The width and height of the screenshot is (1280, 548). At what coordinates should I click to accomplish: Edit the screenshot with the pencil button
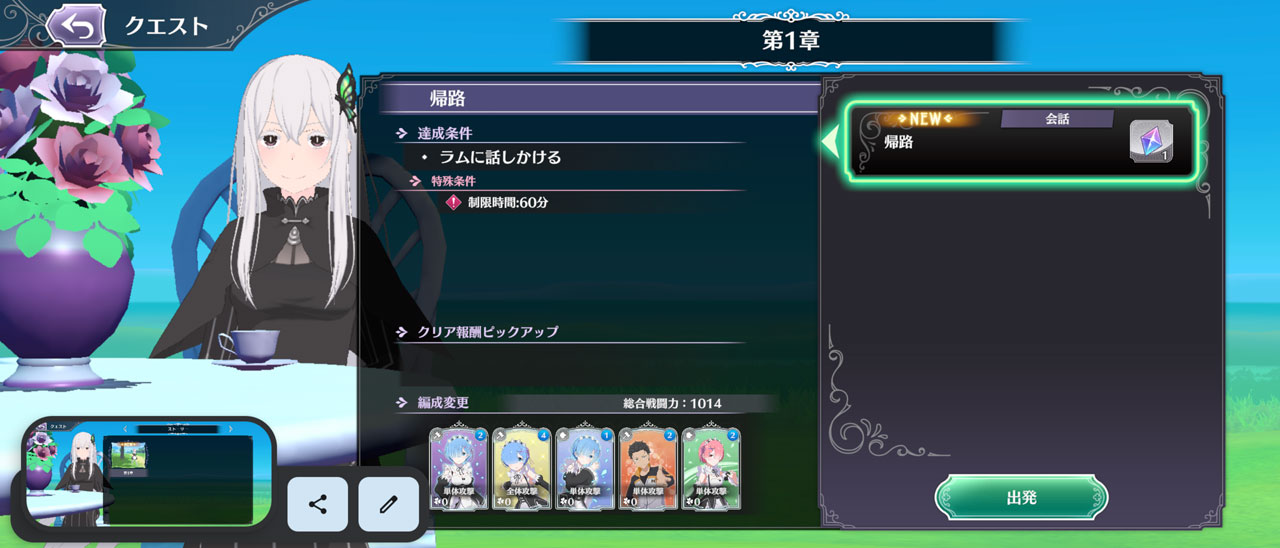tap(388, 504)
